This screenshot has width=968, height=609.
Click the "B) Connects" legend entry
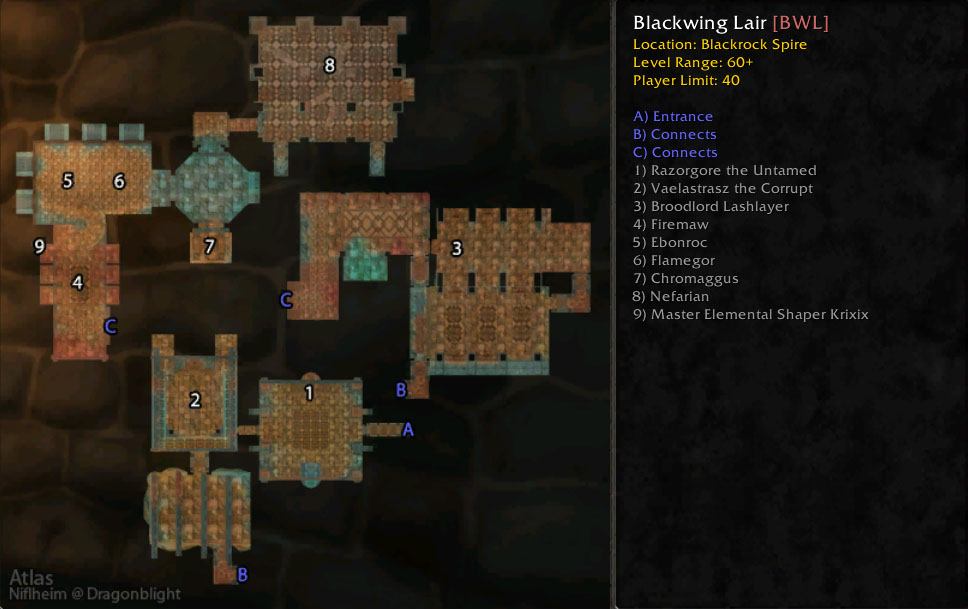tap(675, 135)
